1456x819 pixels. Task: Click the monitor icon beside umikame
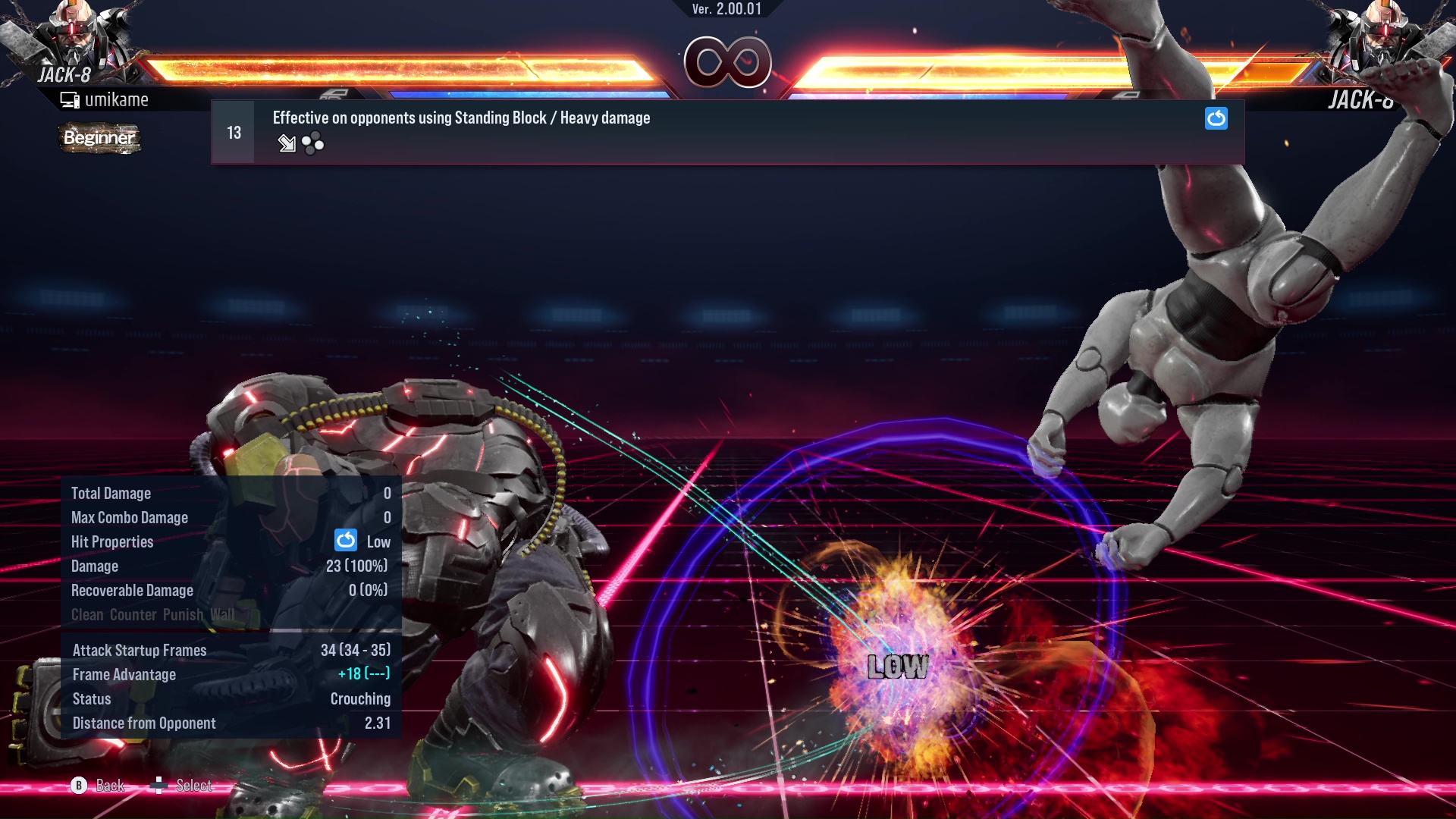(x=69, y=99)
